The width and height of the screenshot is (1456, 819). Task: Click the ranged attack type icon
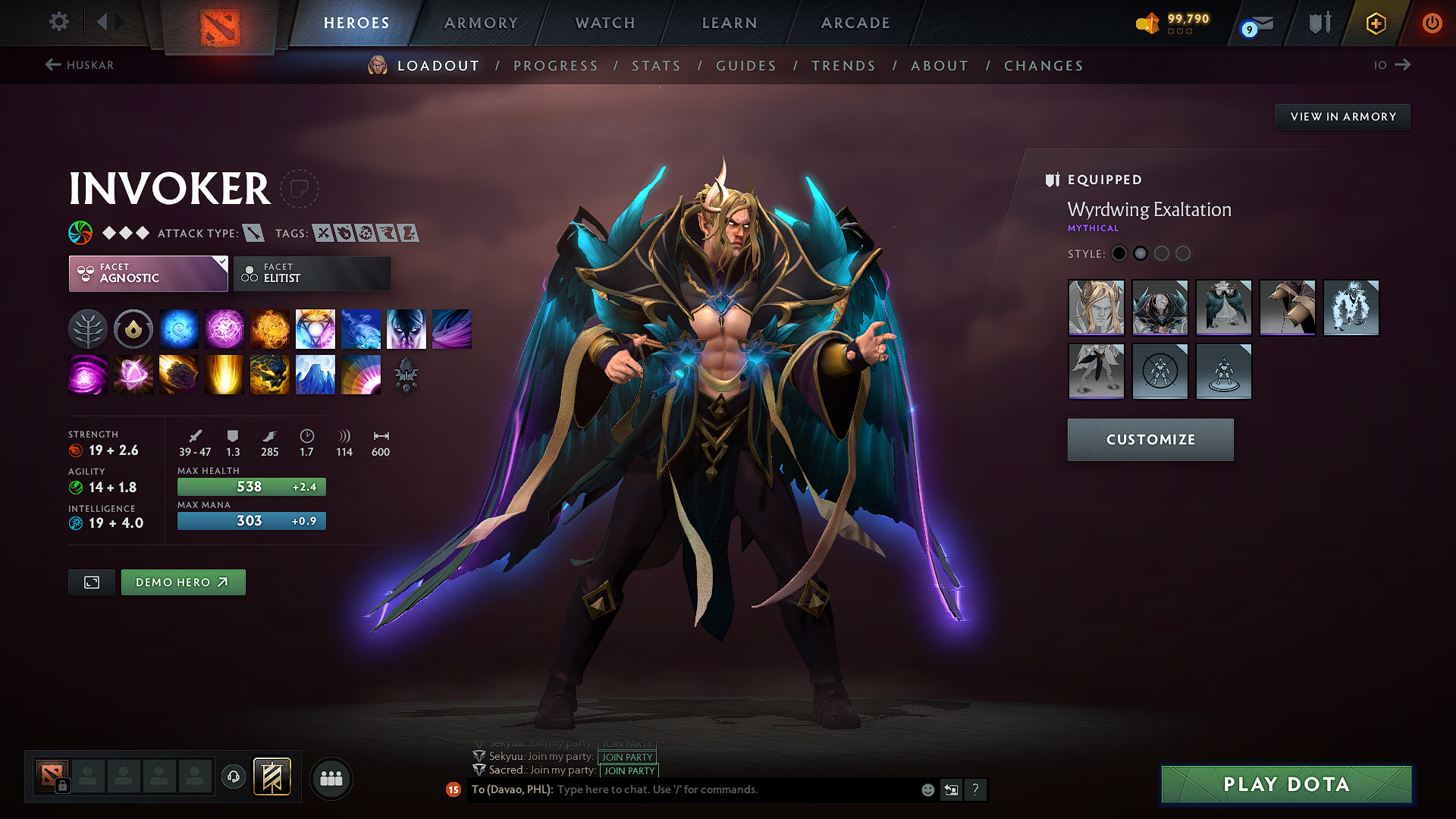252,234
